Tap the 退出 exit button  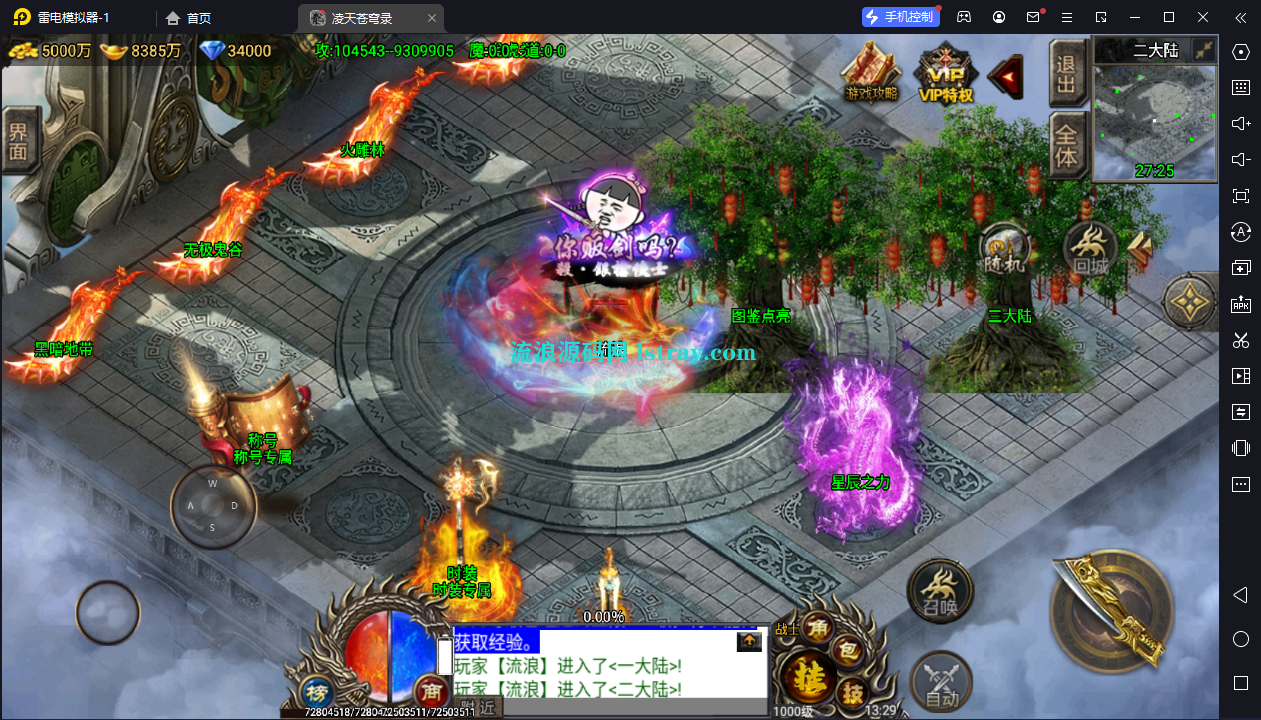point(1067,73)
